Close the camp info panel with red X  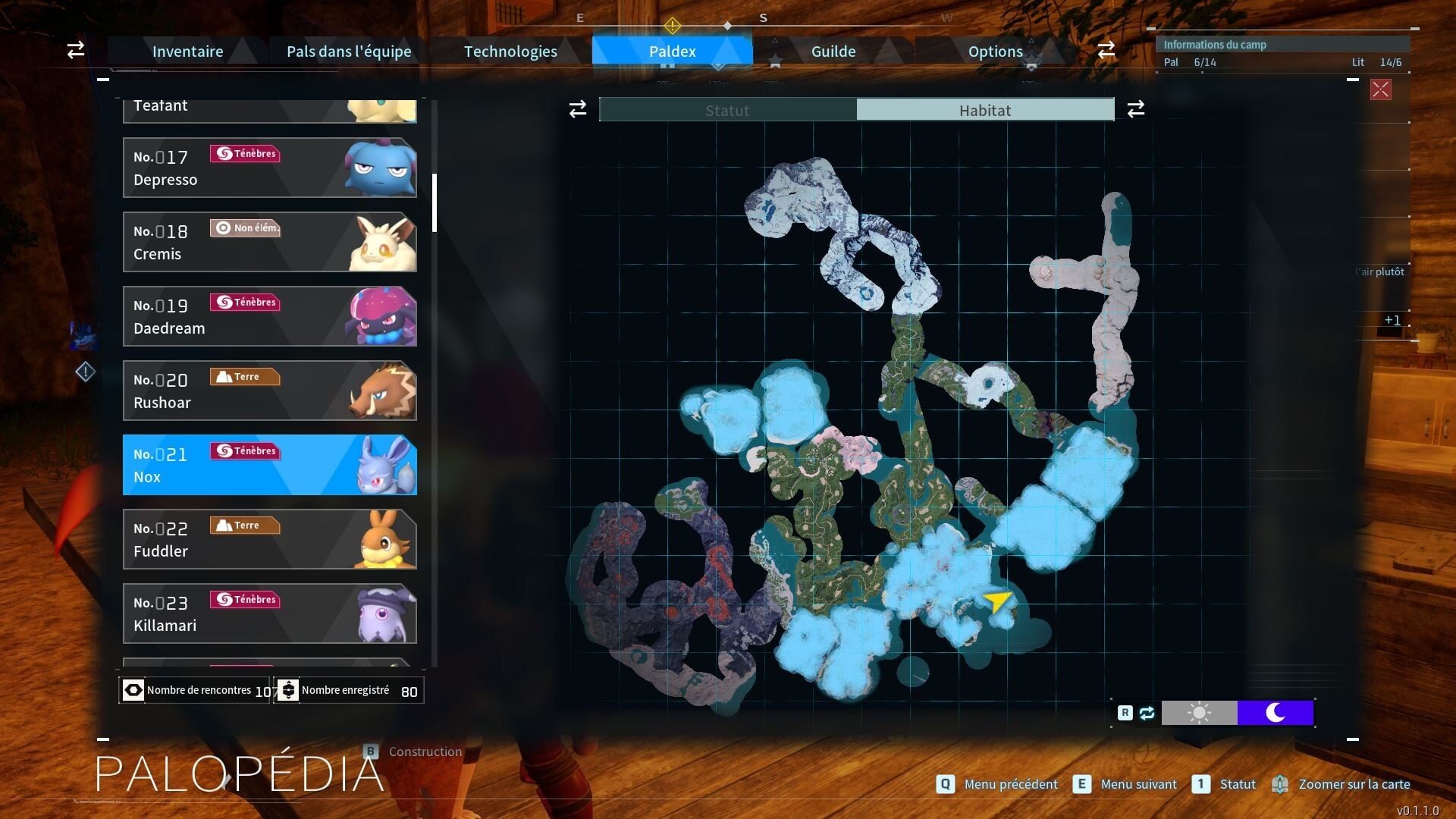pyautogui.click(x=1380, y=90)
